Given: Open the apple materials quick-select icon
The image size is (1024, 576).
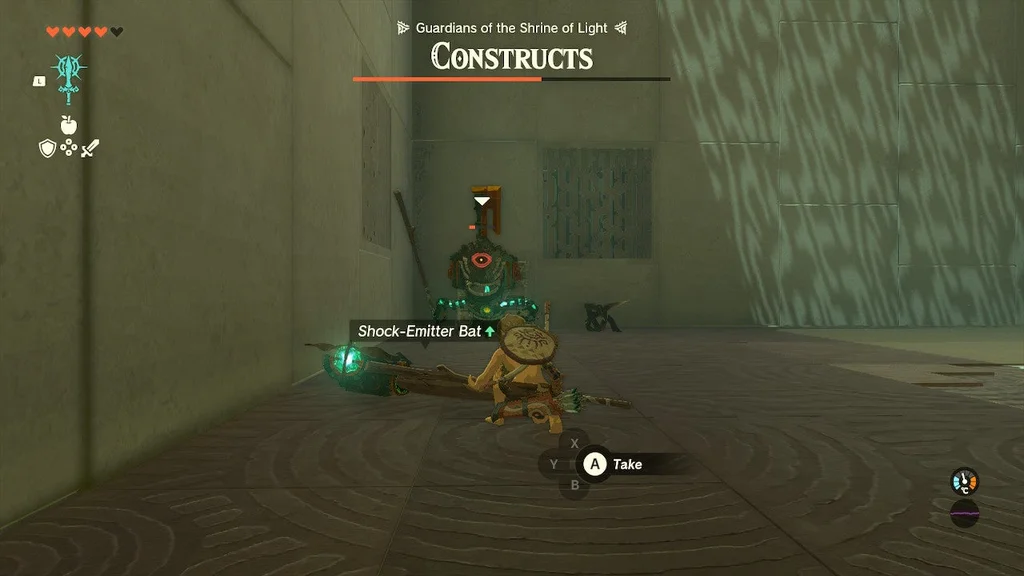Looking at the screenshot, I should pyautogui.click(x=69, y=125).
